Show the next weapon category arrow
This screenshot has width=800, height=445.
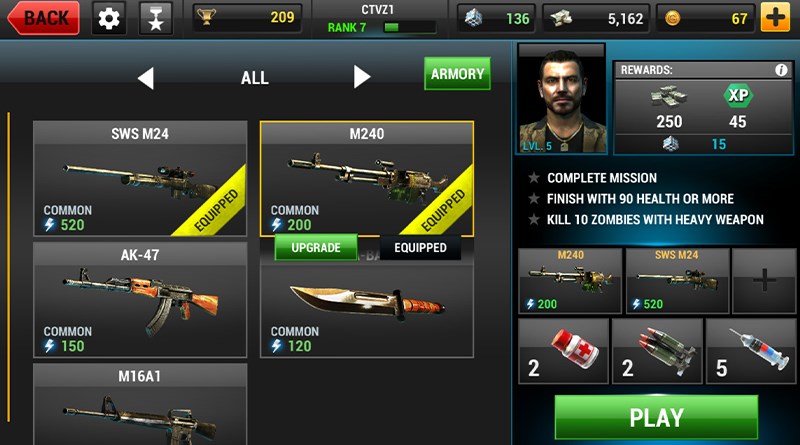click(x=362, y=78)
